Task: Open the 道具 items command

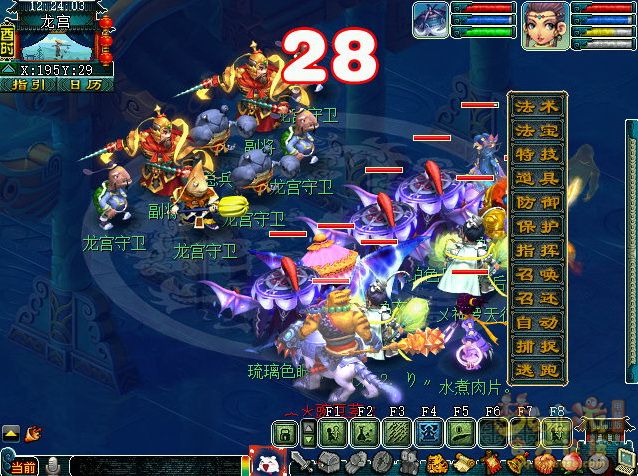Action: tap(537, 178)
